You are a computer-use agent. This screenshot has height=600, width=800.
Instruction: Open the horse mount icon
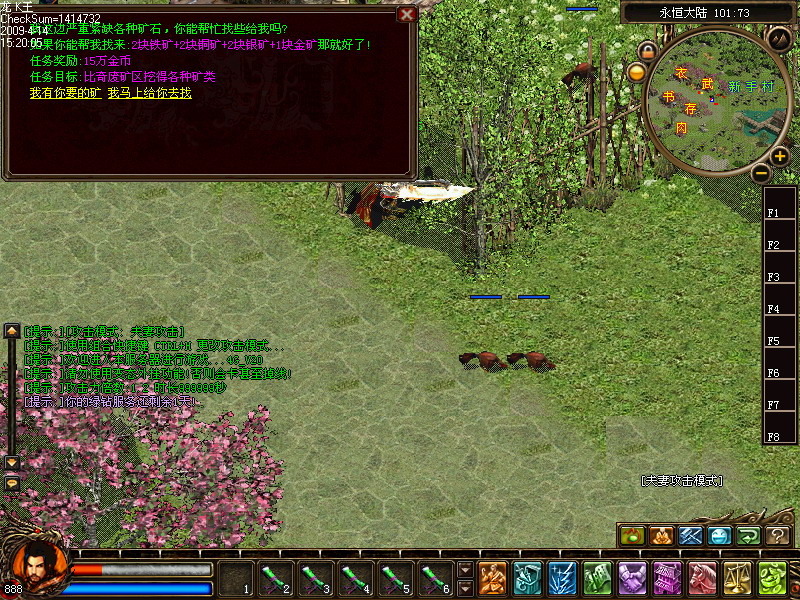coord(701,578)
